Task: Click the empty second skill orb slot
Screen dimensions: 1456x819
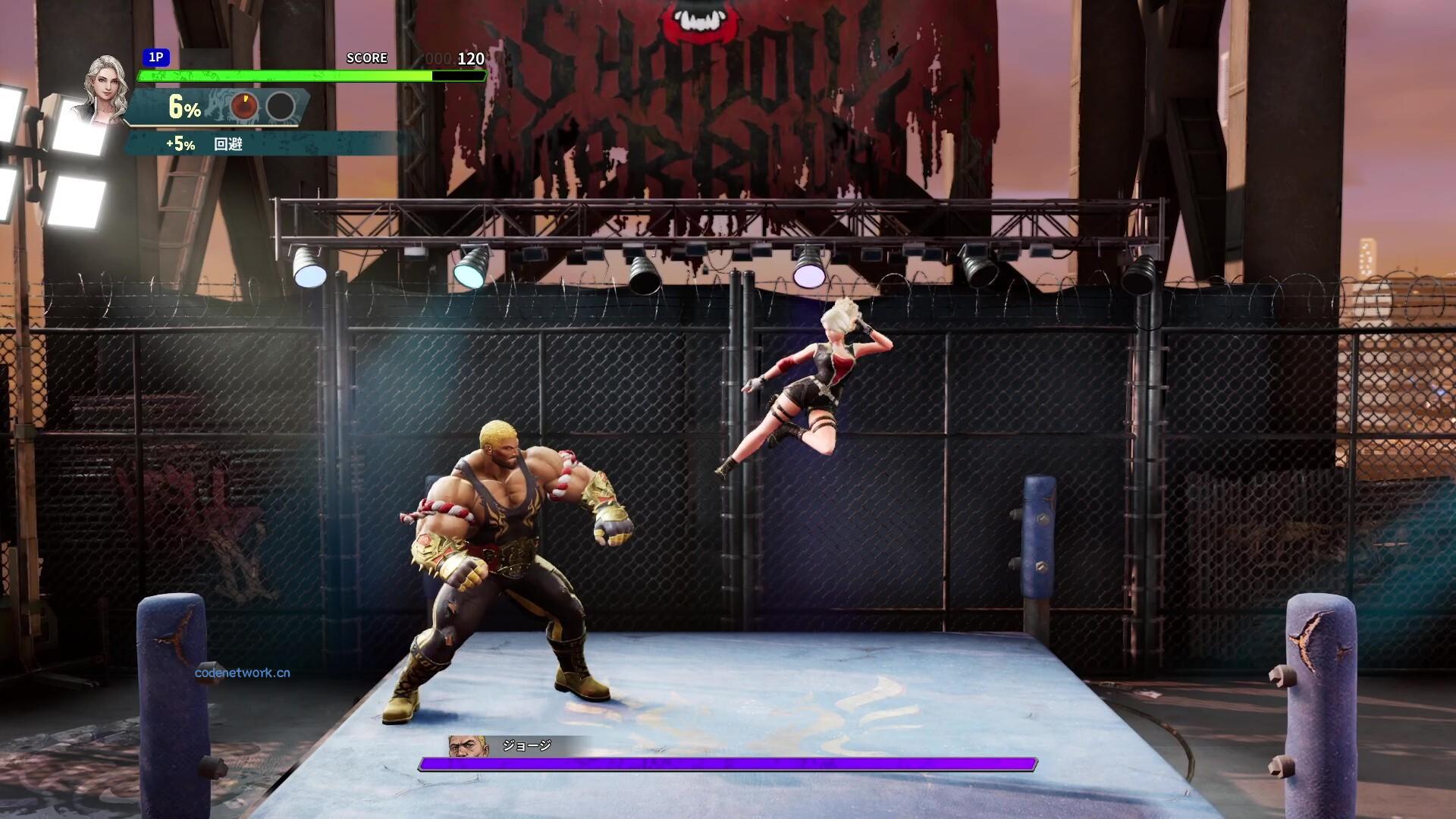Action: (x=281, y=106)
